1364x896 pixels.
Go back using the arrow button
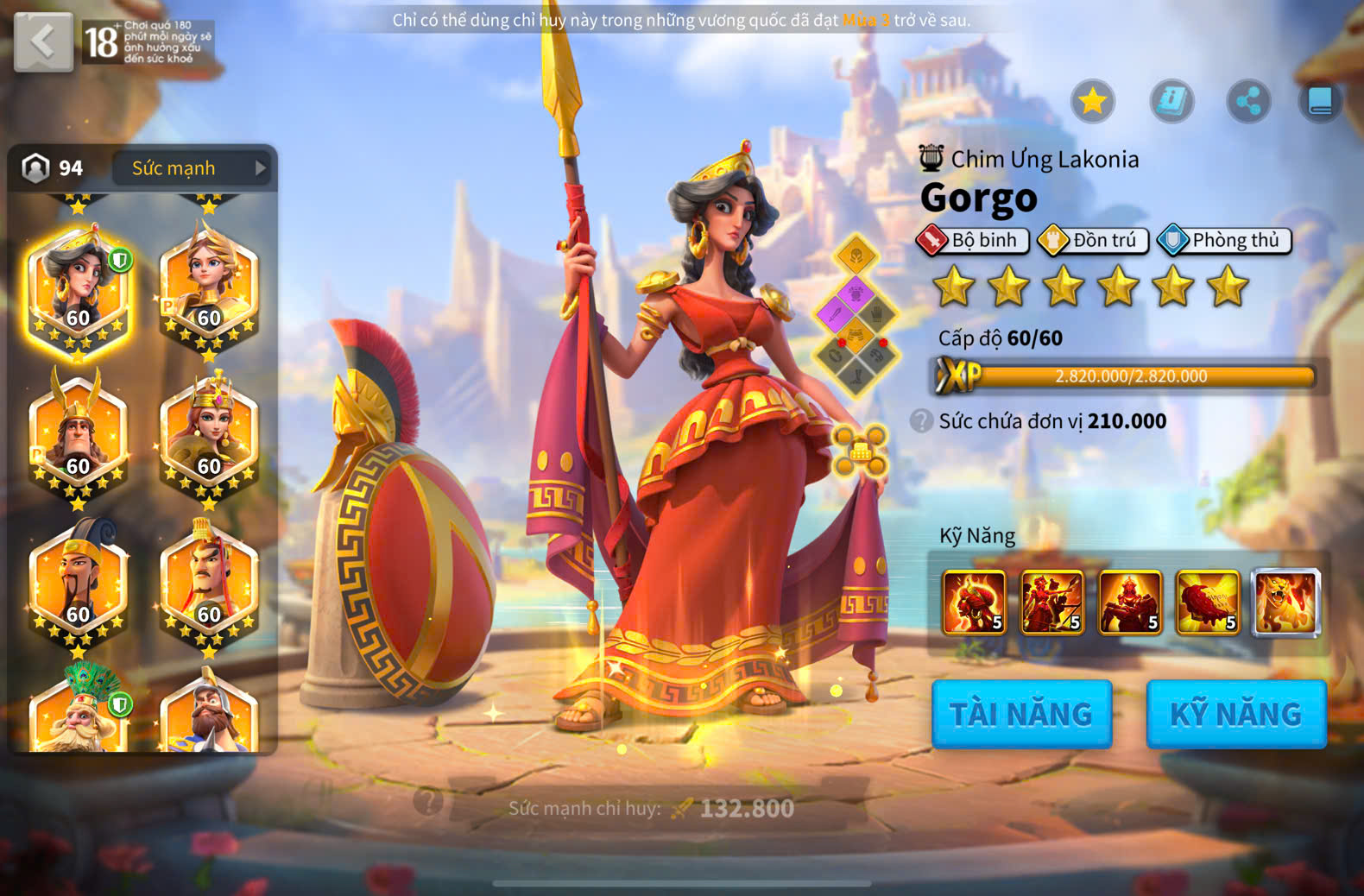pyautogui.click(x=43, y=41)
